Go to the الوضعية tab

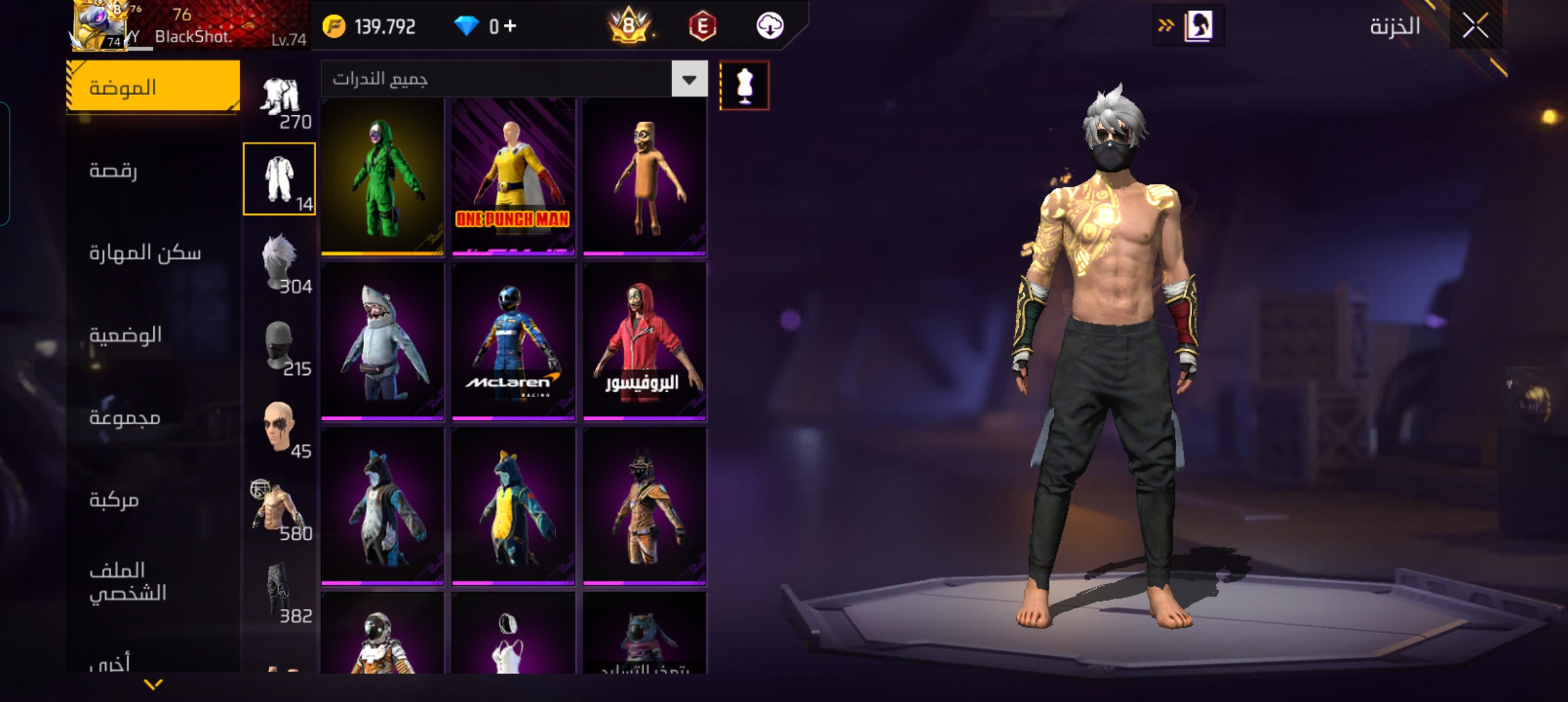click(125, 335)
